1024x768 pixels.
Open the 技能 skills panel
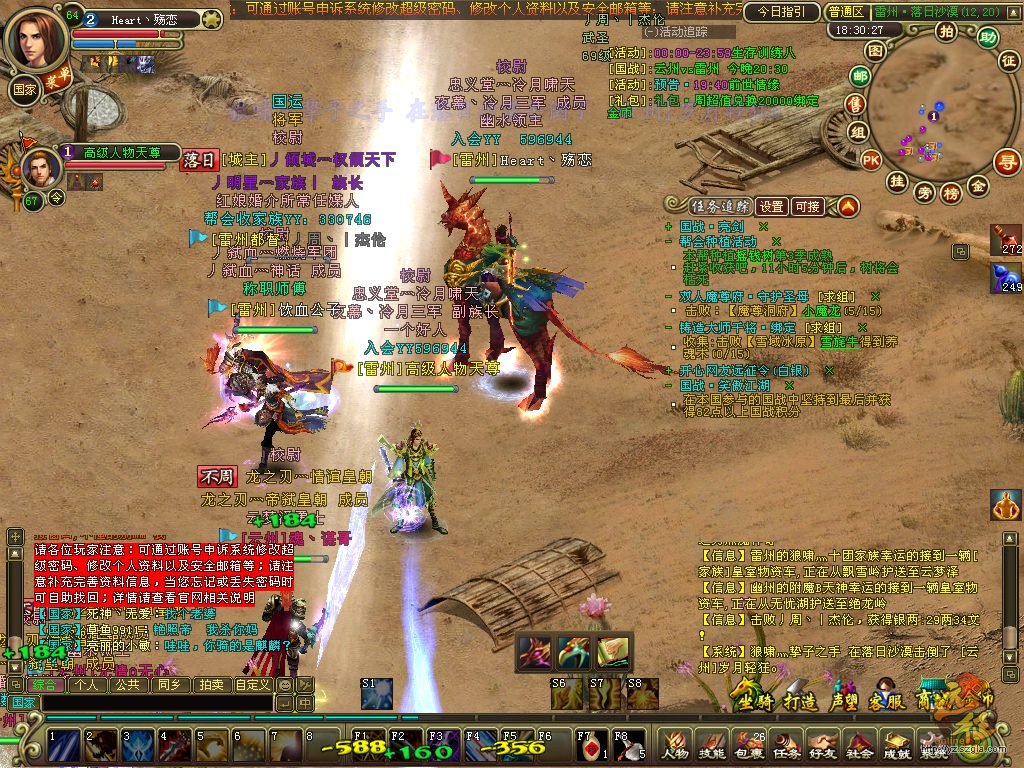pos(712,745)
